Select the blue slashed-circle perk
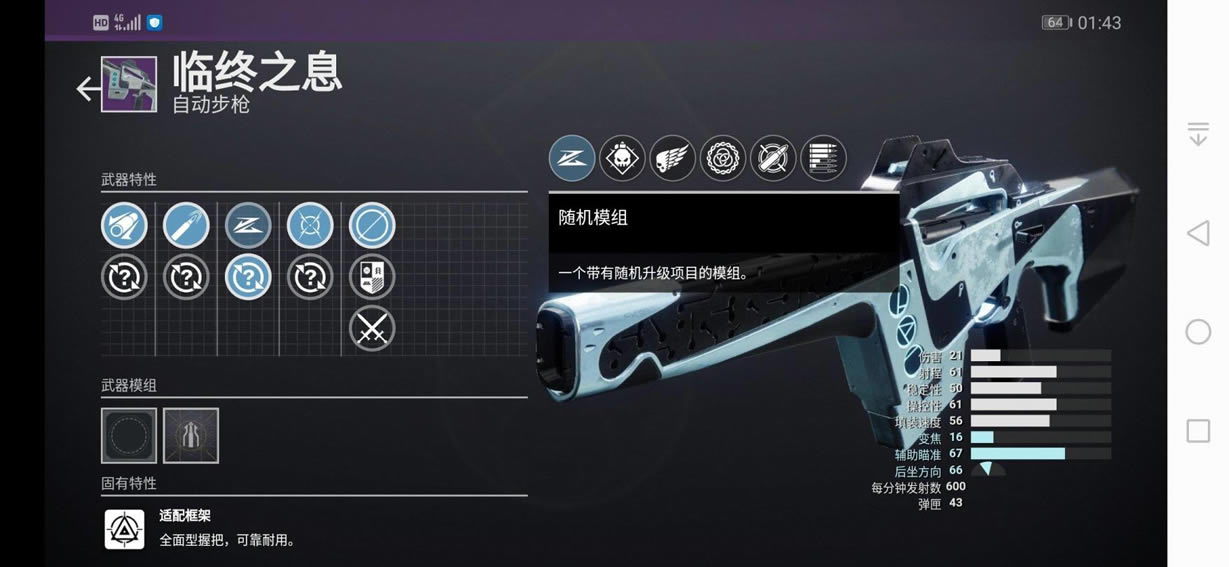1229x567 pixels. 372,226
